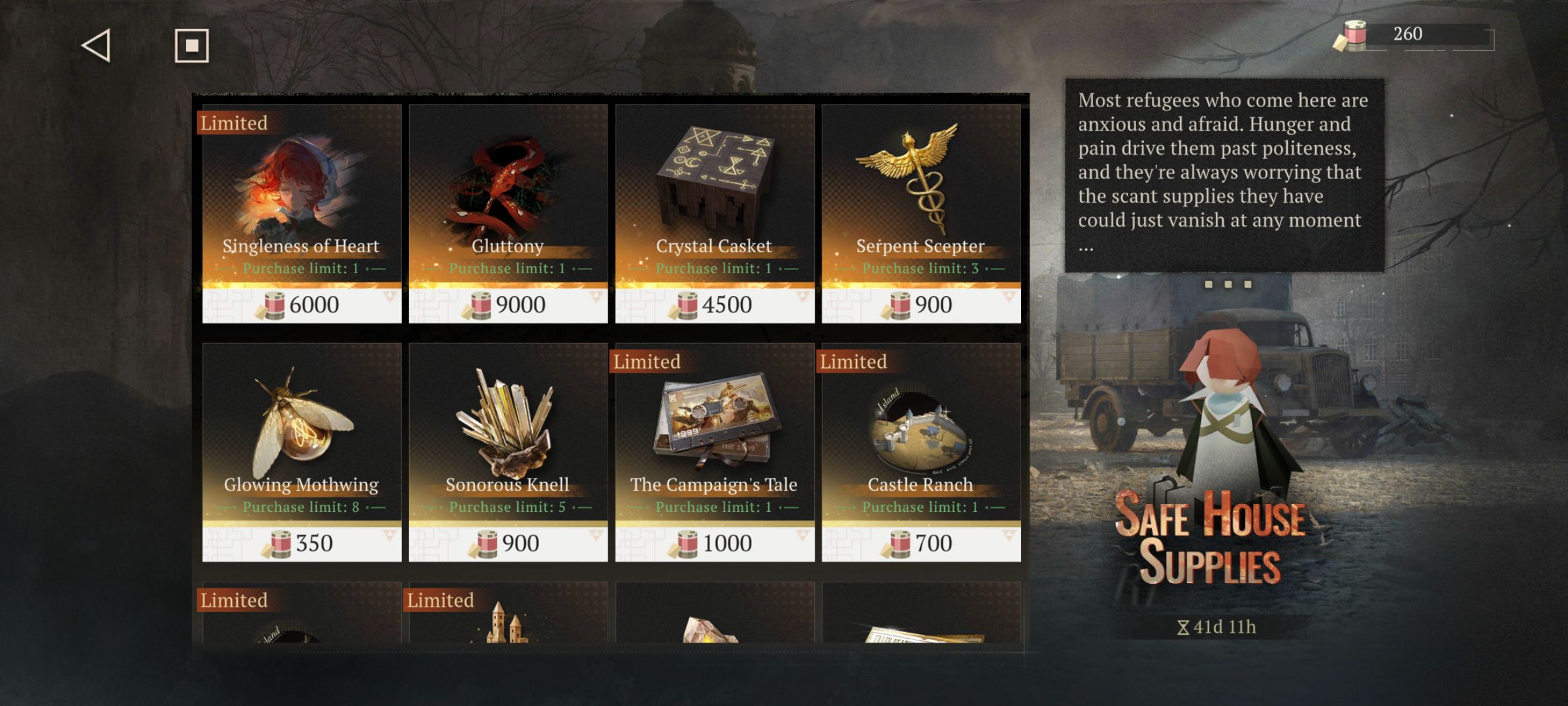The width and height of the screenshot is (1568, 706).
Task: Choose the Crystal Casket item
Action: (714, 213)
